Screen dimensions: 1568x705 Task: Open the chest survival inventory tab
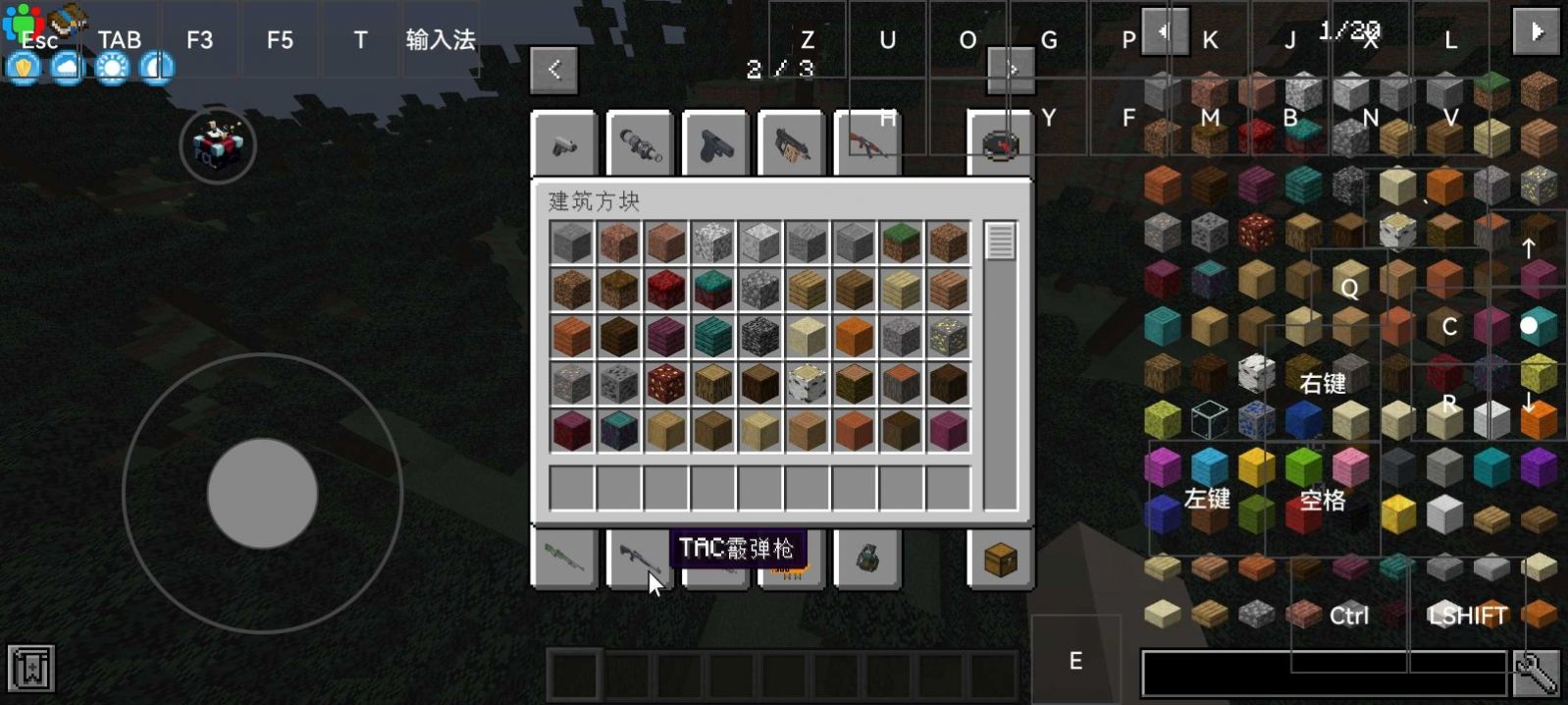1000,560
